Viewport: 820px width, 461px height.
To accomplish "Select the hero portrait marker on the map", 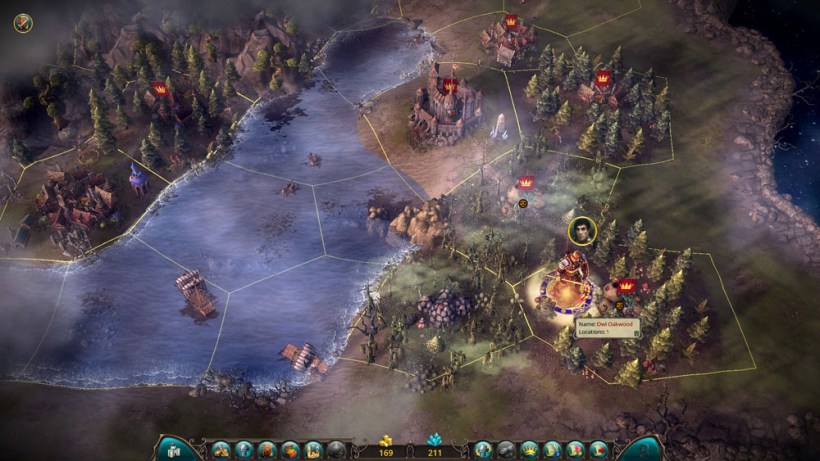I will click(582, 230).
